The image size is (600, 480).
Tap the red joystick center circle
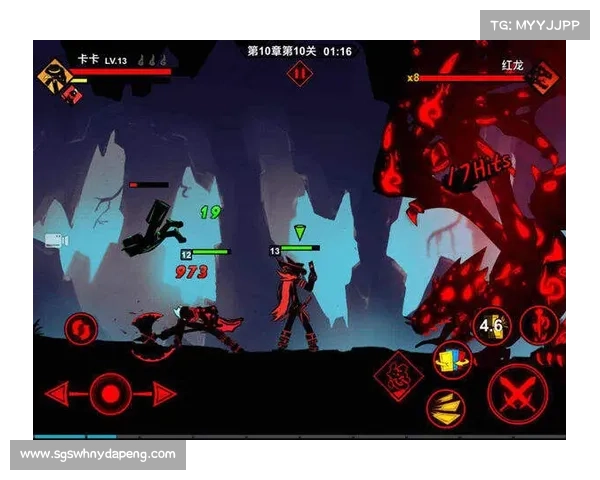[x=110, y=391]
